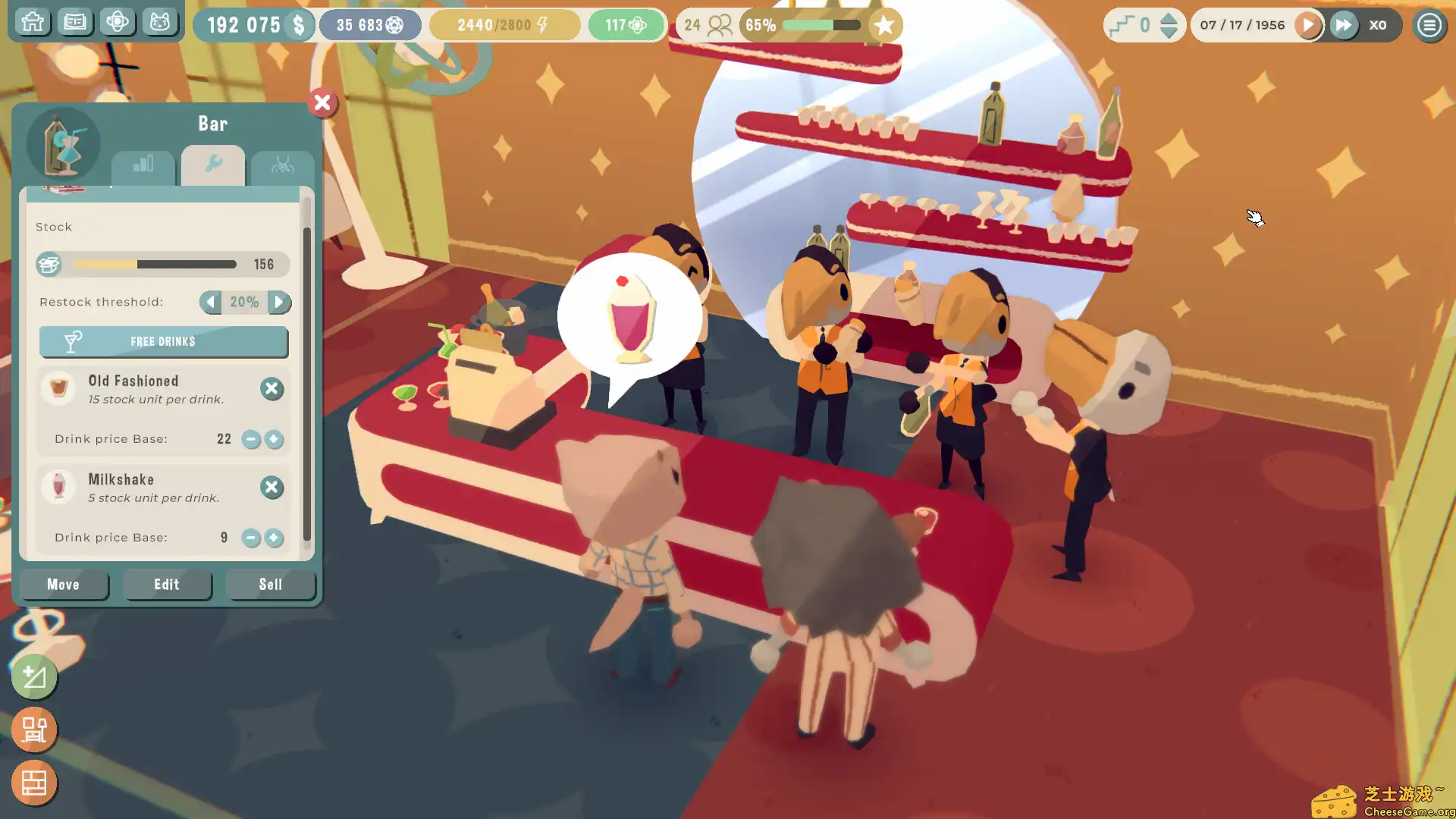Remove Old Fashioned from the drink menu

point(271,388)
